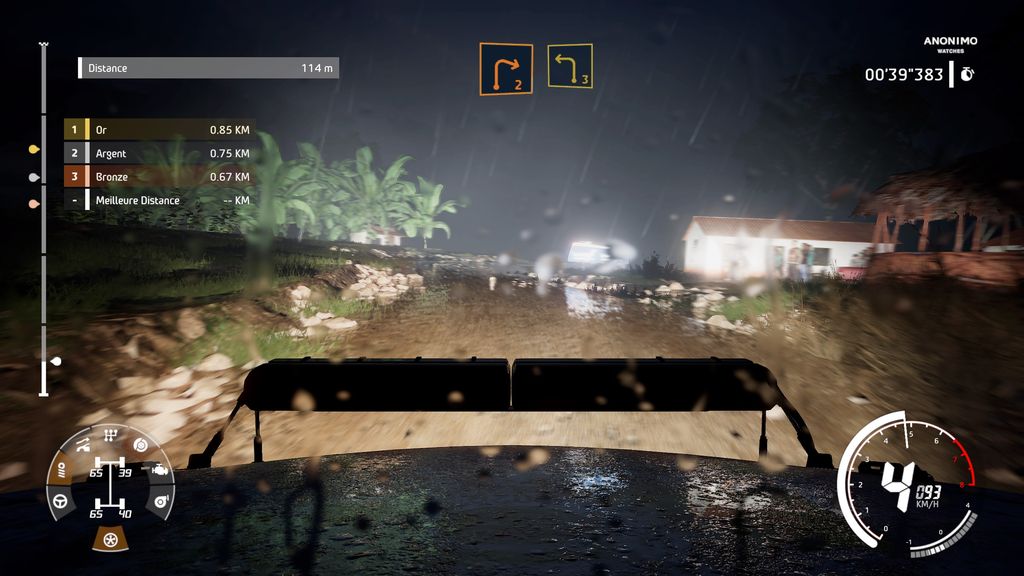
Task: Choose the Bronze medal row
Action: 160,177
